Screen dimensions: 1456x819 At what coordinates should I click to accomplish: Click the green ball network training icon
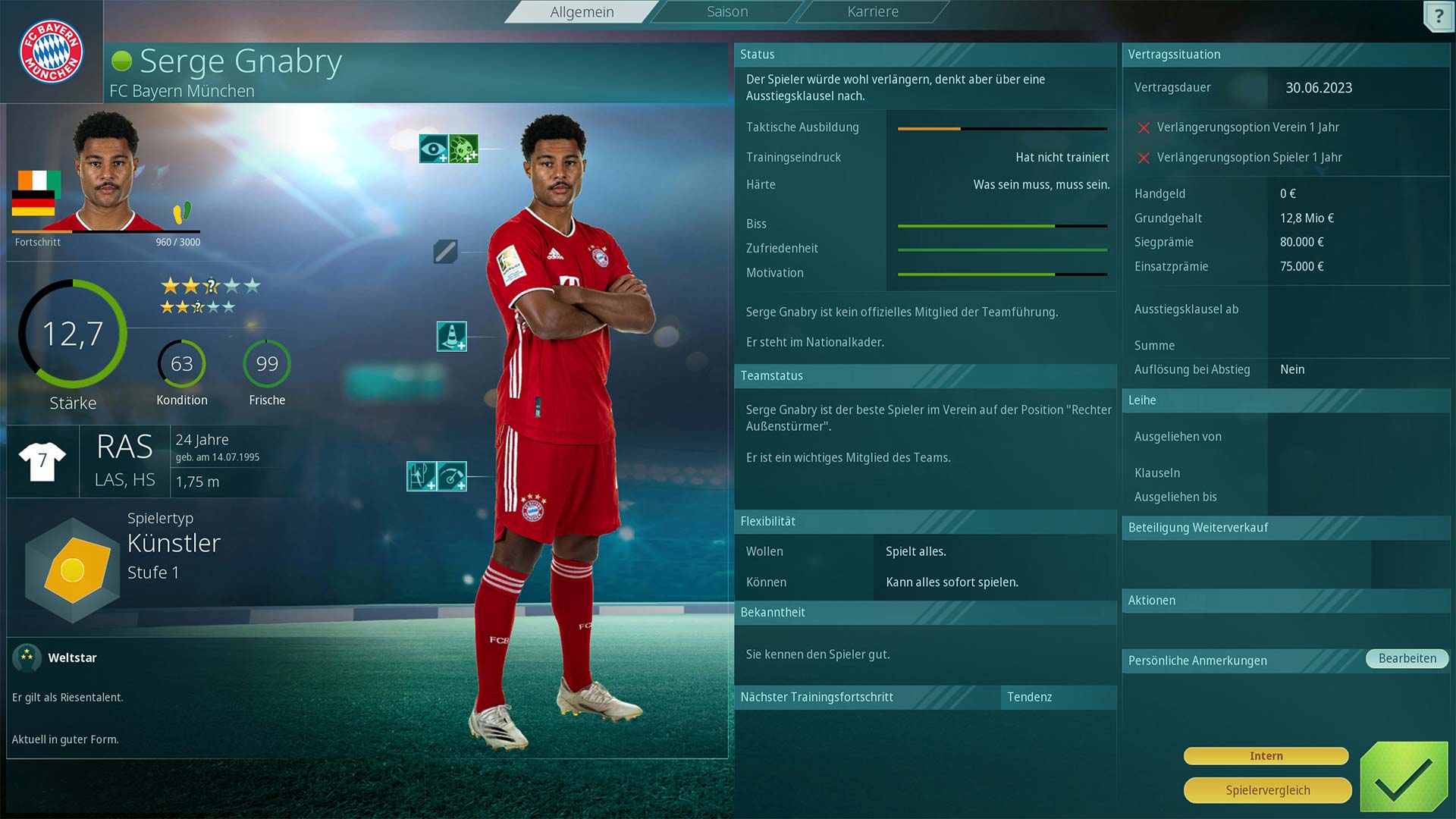(x=464, y=149)
